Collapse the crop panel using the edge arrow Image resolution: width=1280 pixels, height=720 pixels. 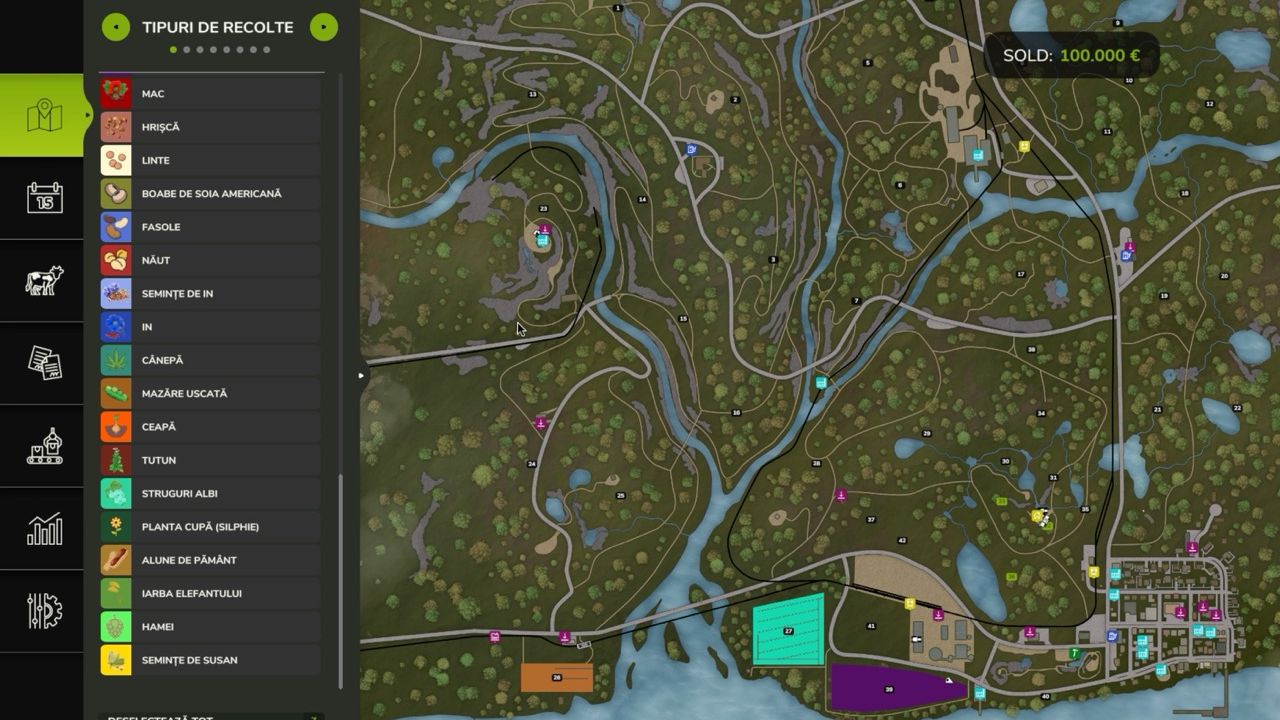tap(361, 376)
